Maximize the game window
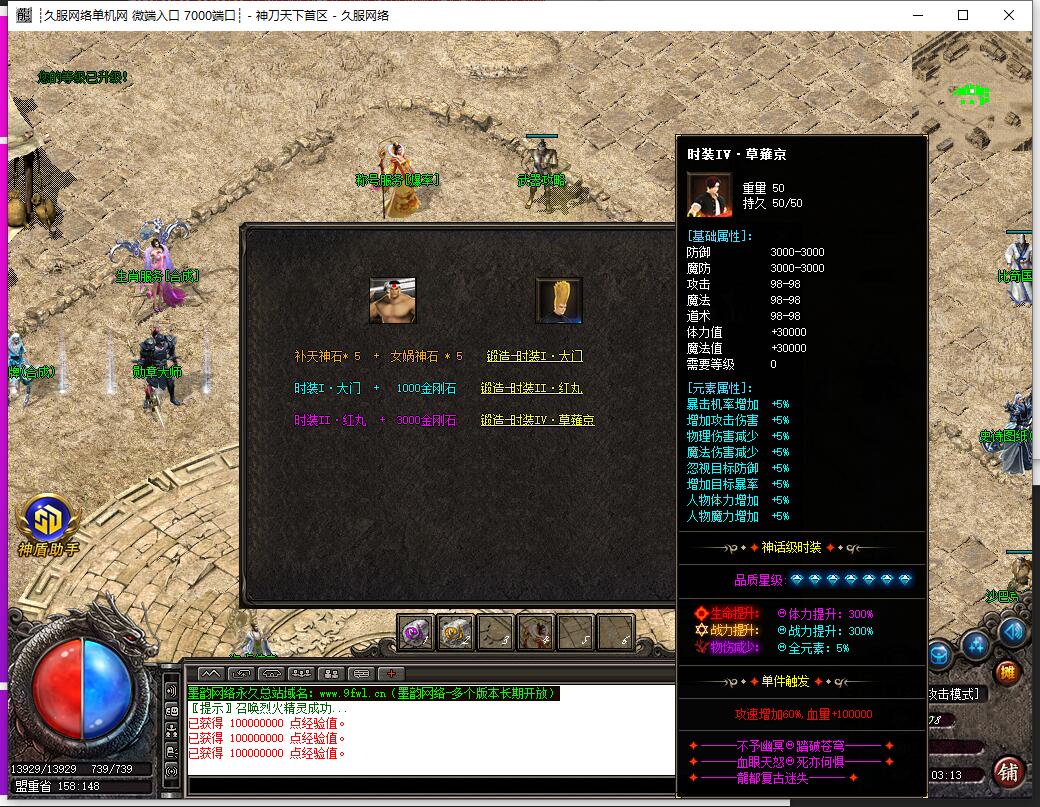 [x=963, y=15]
